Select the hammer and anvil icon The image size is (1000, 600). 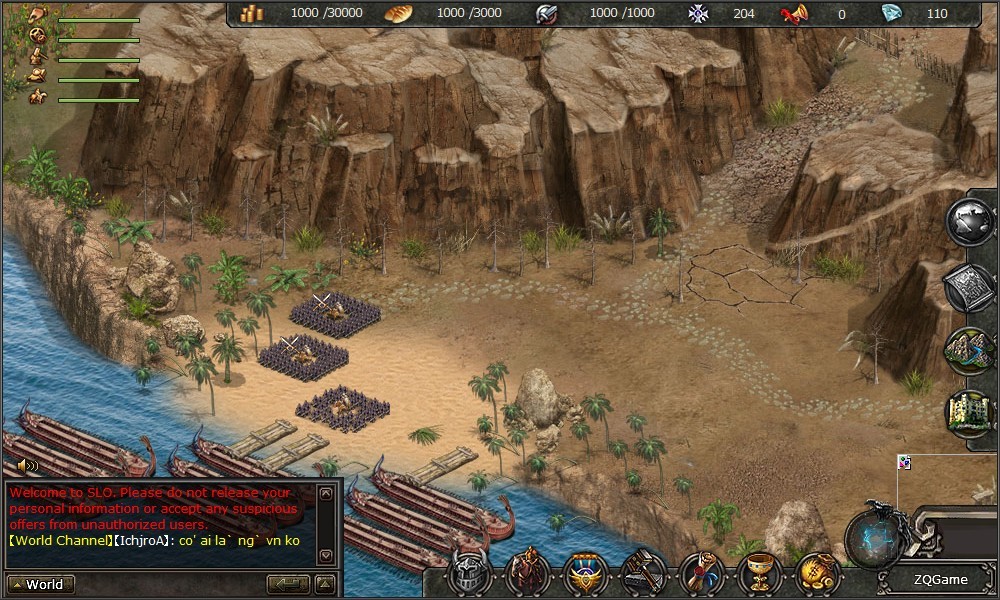pyautogui.click(x=642, y=574)
